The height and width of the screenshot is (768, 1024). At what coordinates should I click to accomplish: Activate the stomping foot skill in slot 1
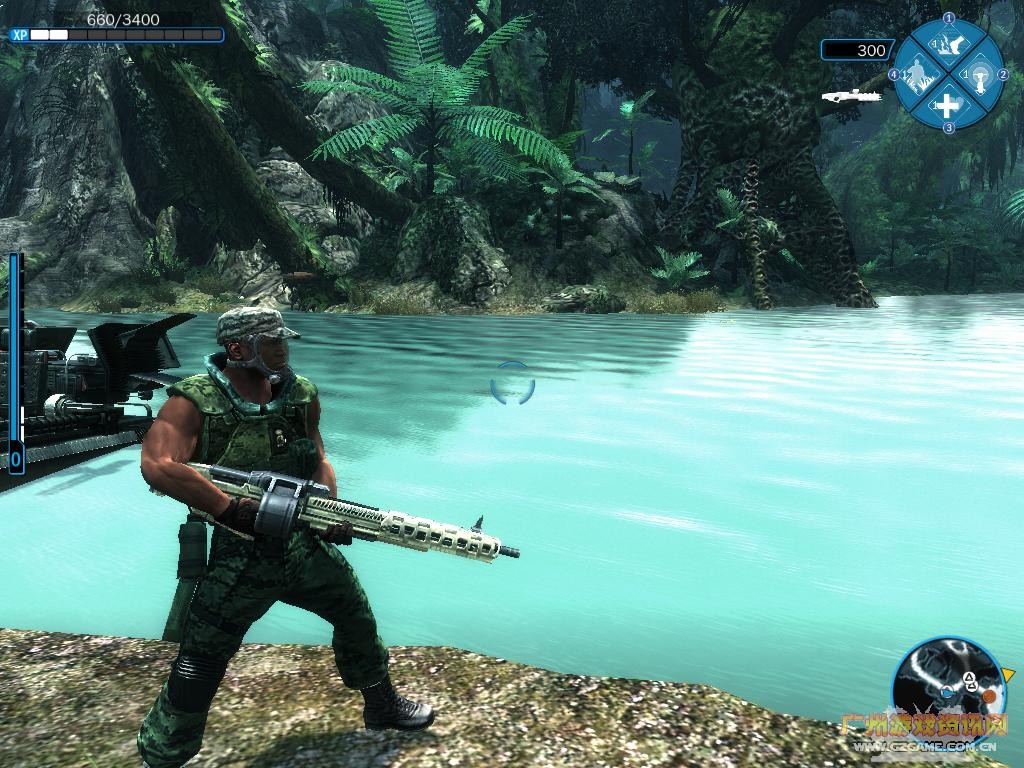948,43
